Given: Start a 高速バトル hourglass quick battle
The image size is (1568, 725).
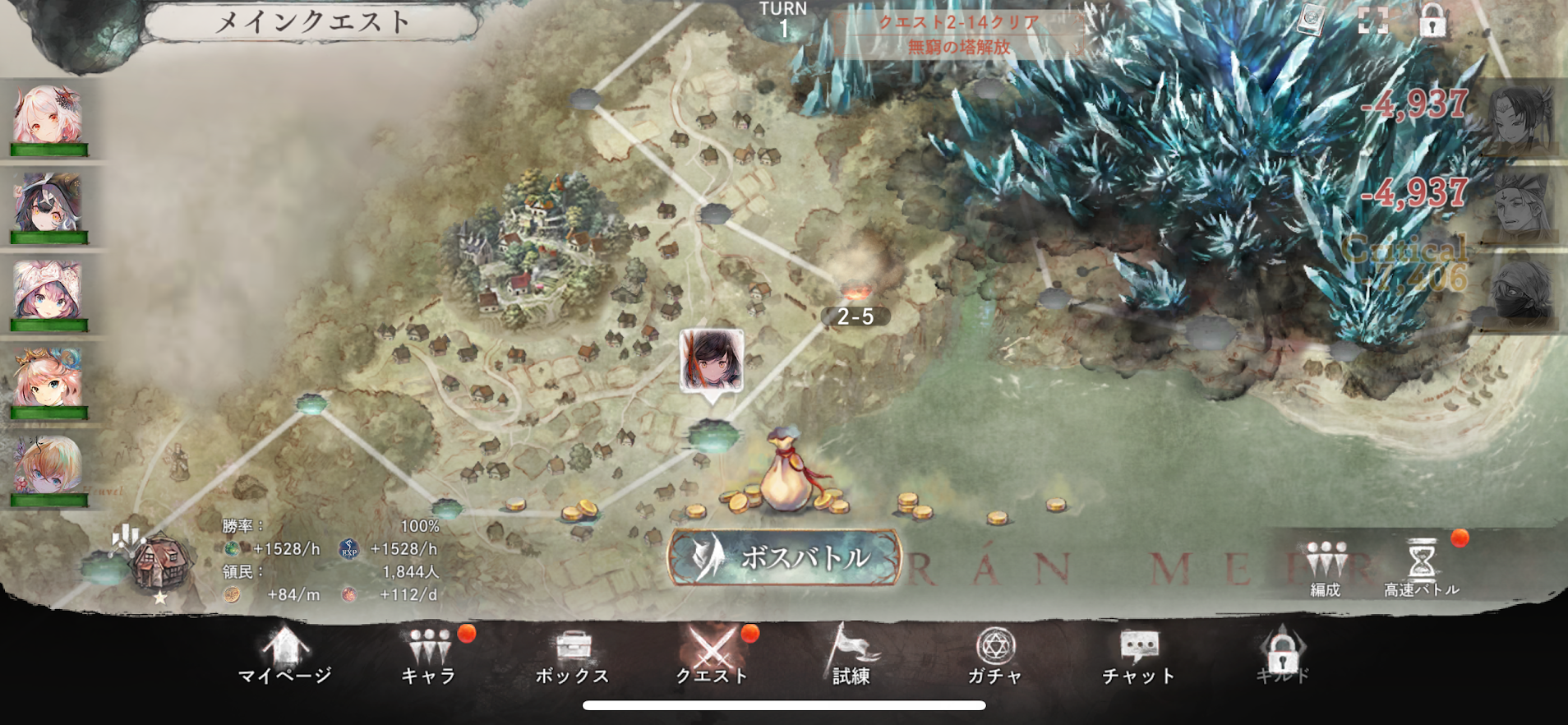Looking at the screenshot, I should tap(1422, 567).
